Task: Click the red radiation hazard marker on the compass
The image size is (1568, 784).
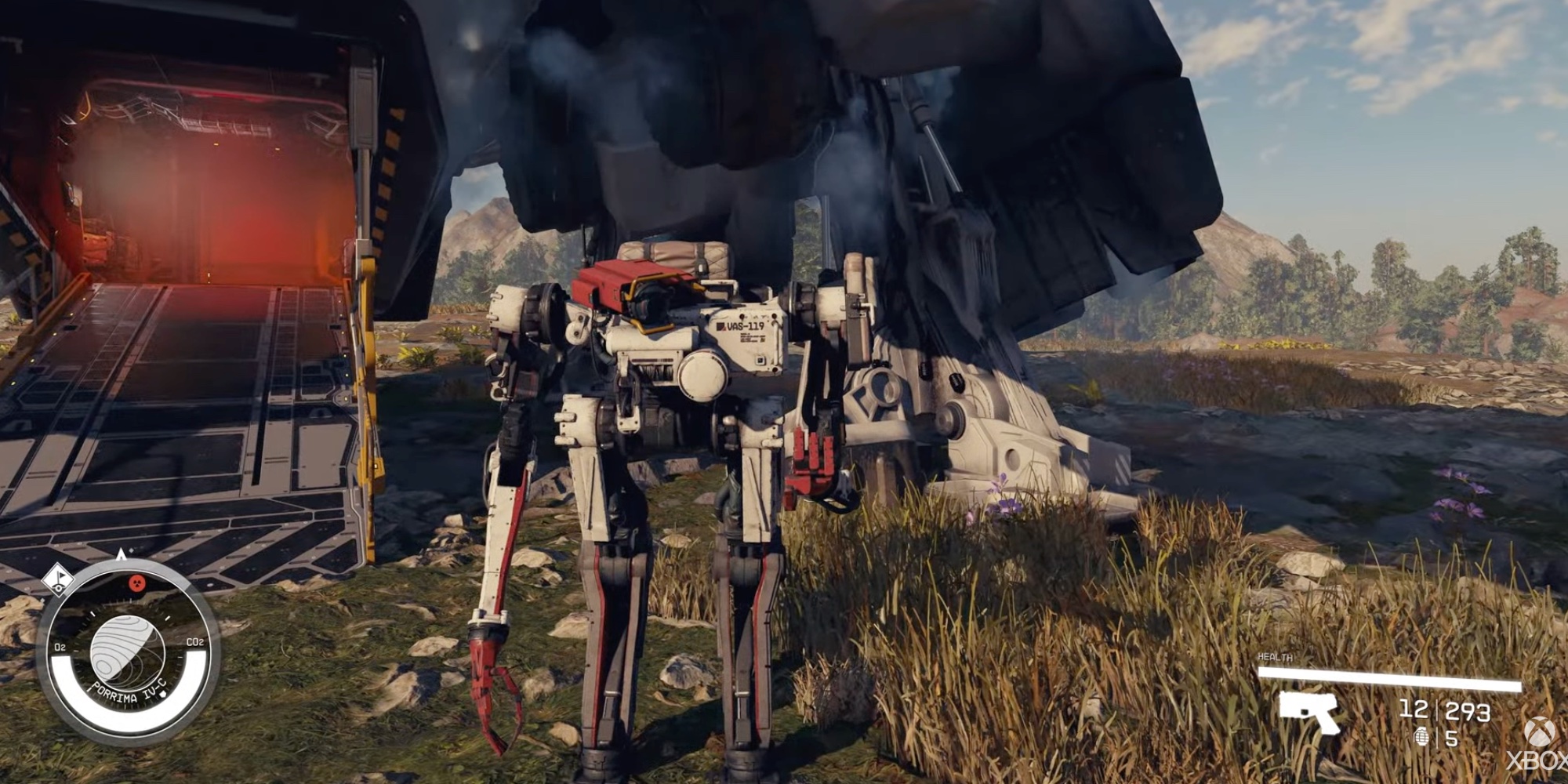Action: pyautogui.click(x=136, y=583)
